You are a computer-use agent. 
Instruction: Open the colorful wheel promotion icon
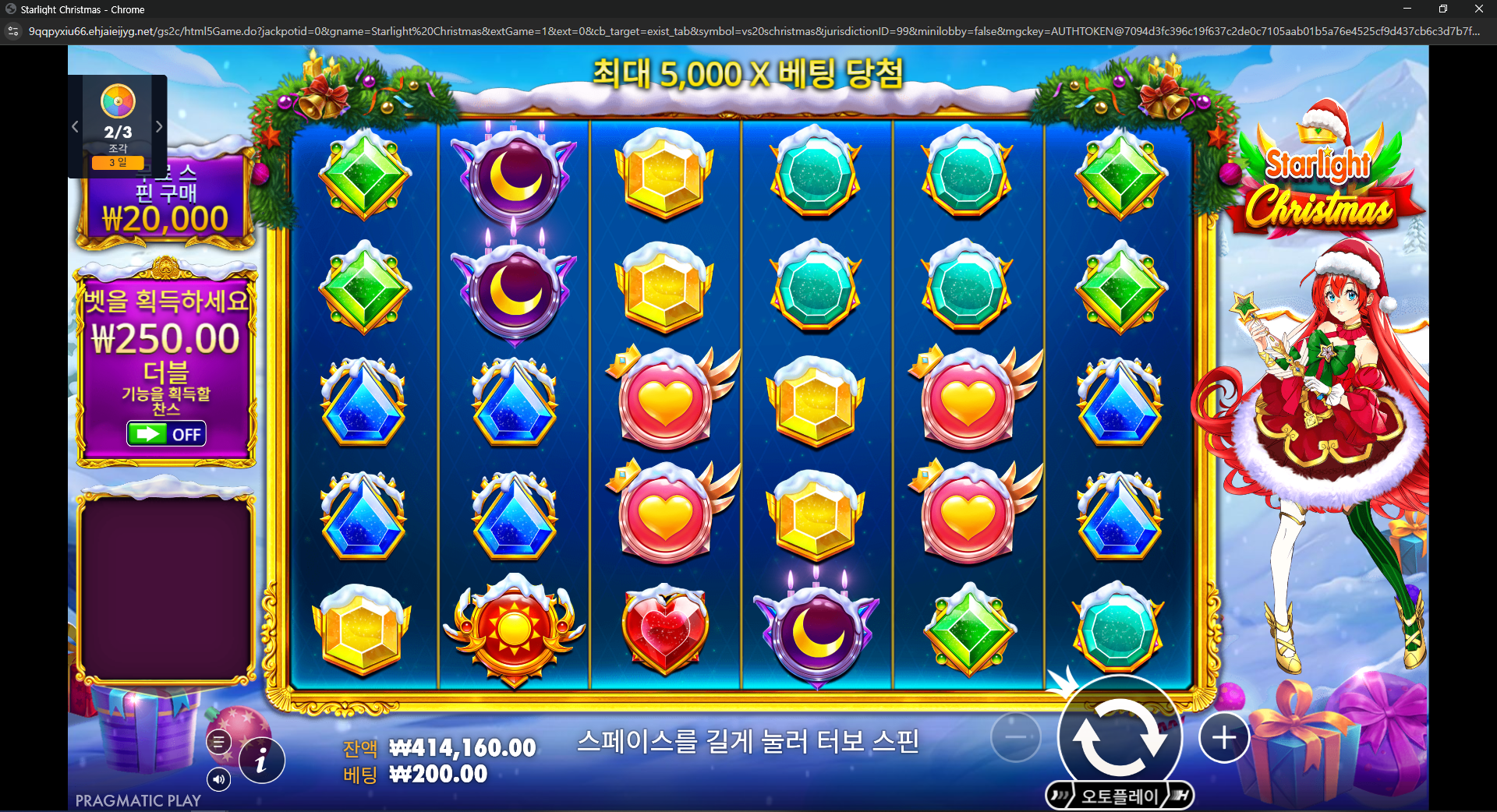pyautogui.click(x=118, y=101)
